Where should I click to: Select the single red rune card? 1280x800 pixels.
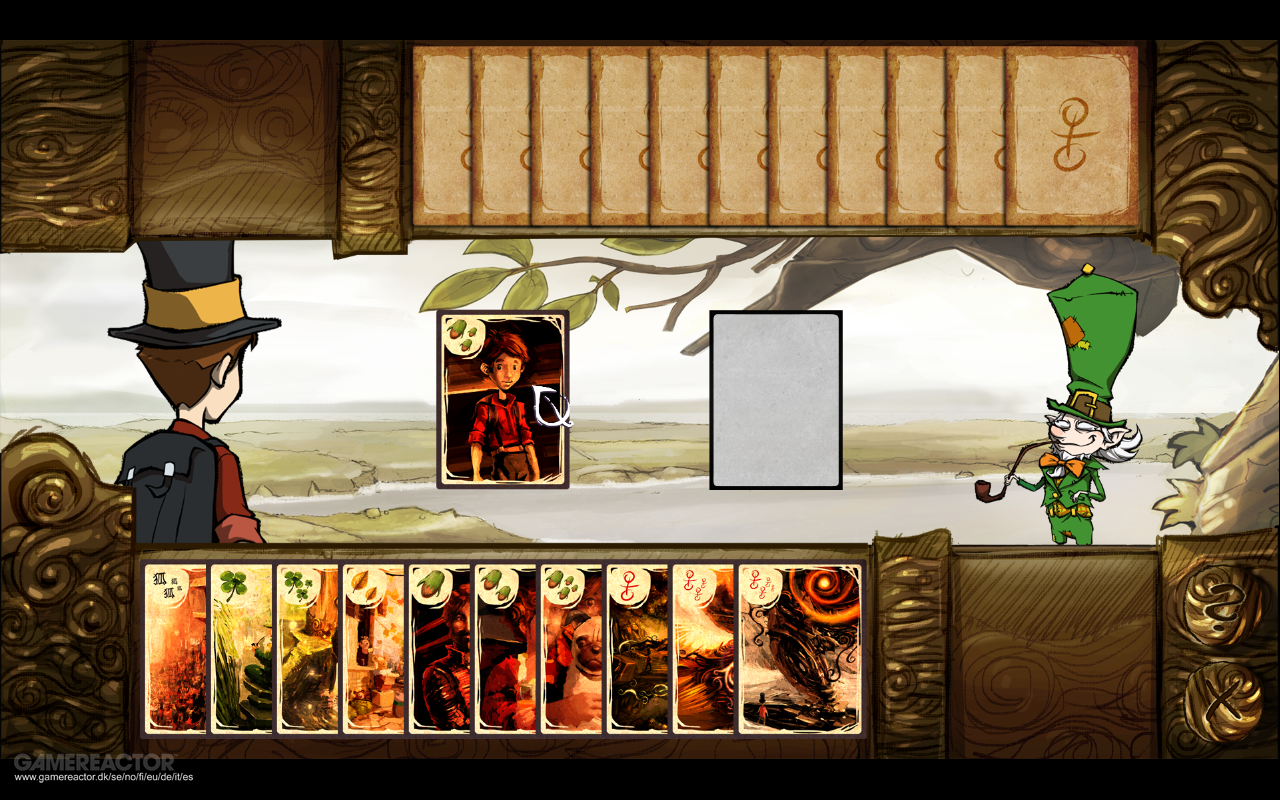(x=637, y=650)
